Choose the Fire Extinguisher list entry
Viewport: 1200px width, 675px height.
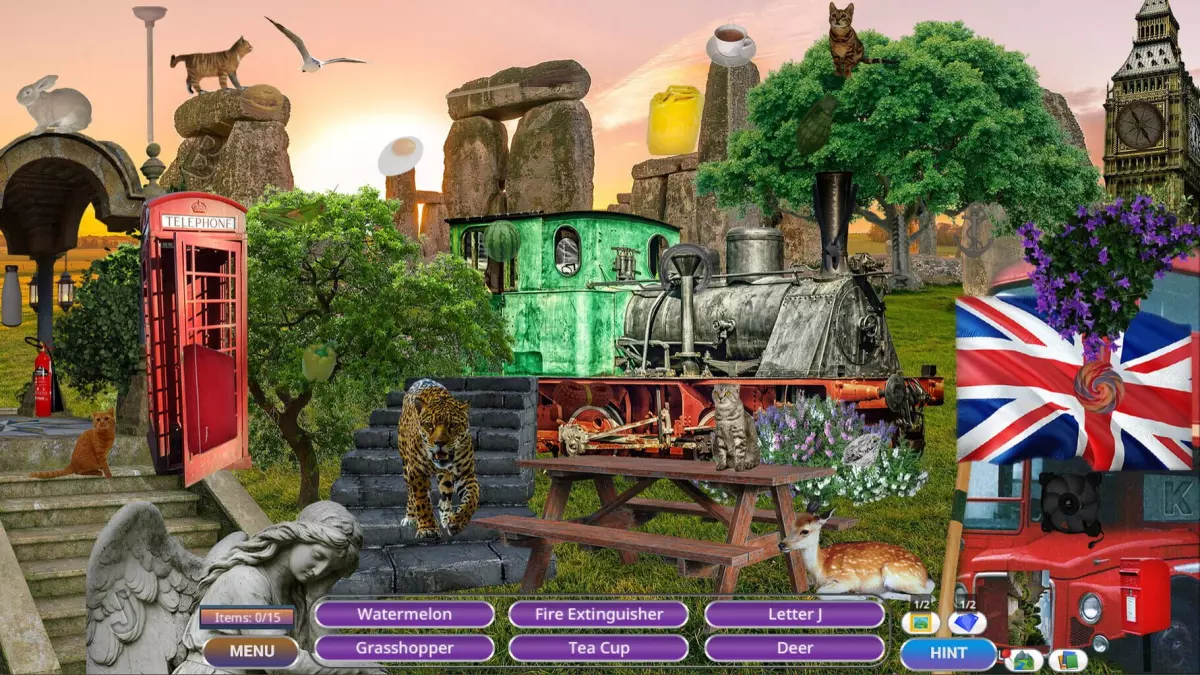[598, 614]
